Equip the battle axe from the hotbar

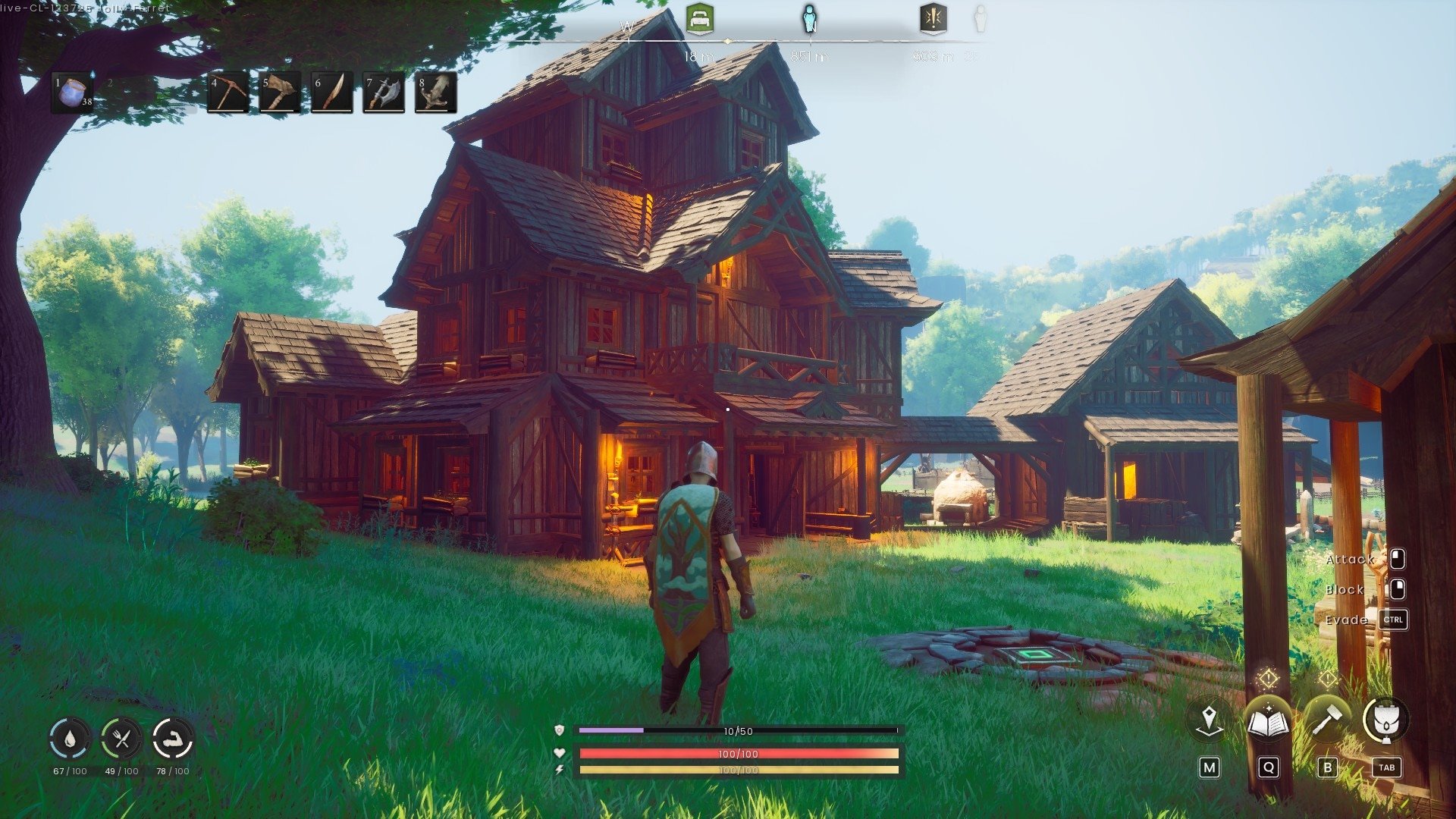tap(383, 93)
